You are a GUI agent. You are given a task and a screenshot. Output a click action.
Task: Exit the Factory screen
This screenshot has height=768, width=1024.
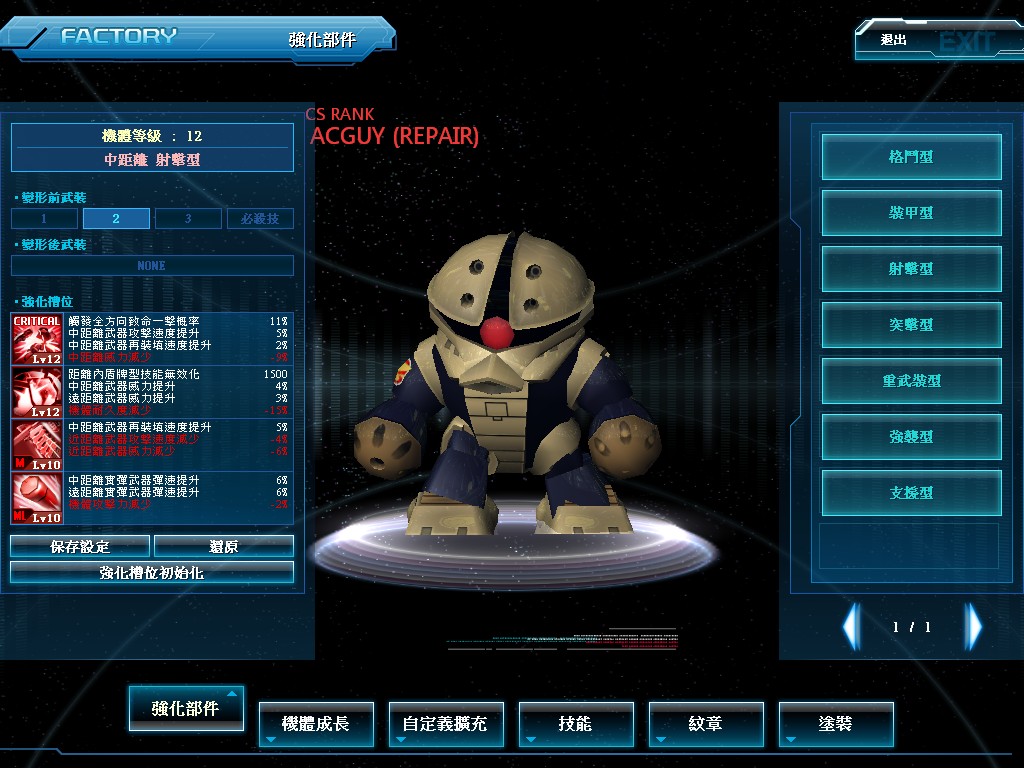tap(935, 41)
